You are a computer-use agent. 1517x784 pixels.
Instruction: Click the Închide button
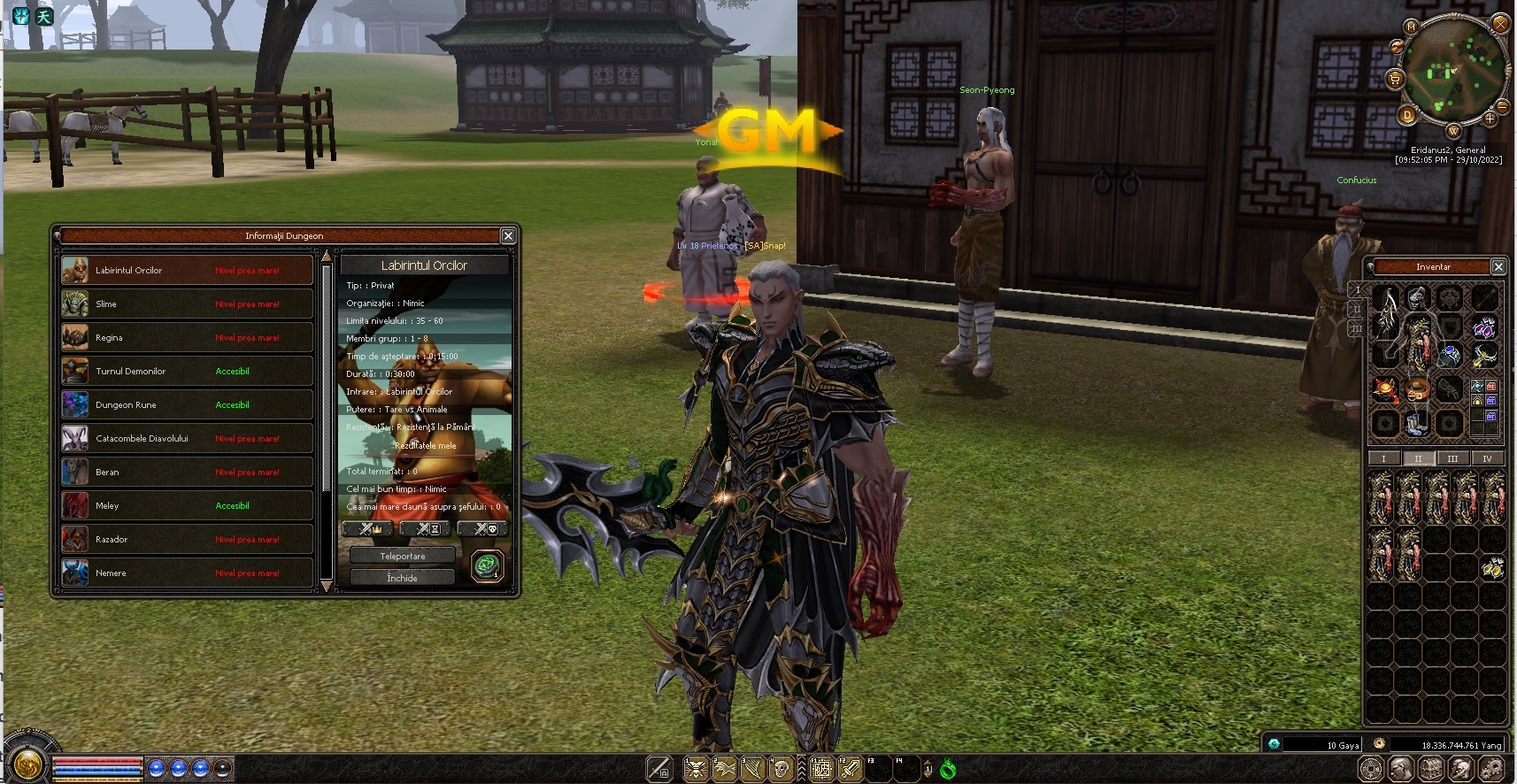click(403, 578)
